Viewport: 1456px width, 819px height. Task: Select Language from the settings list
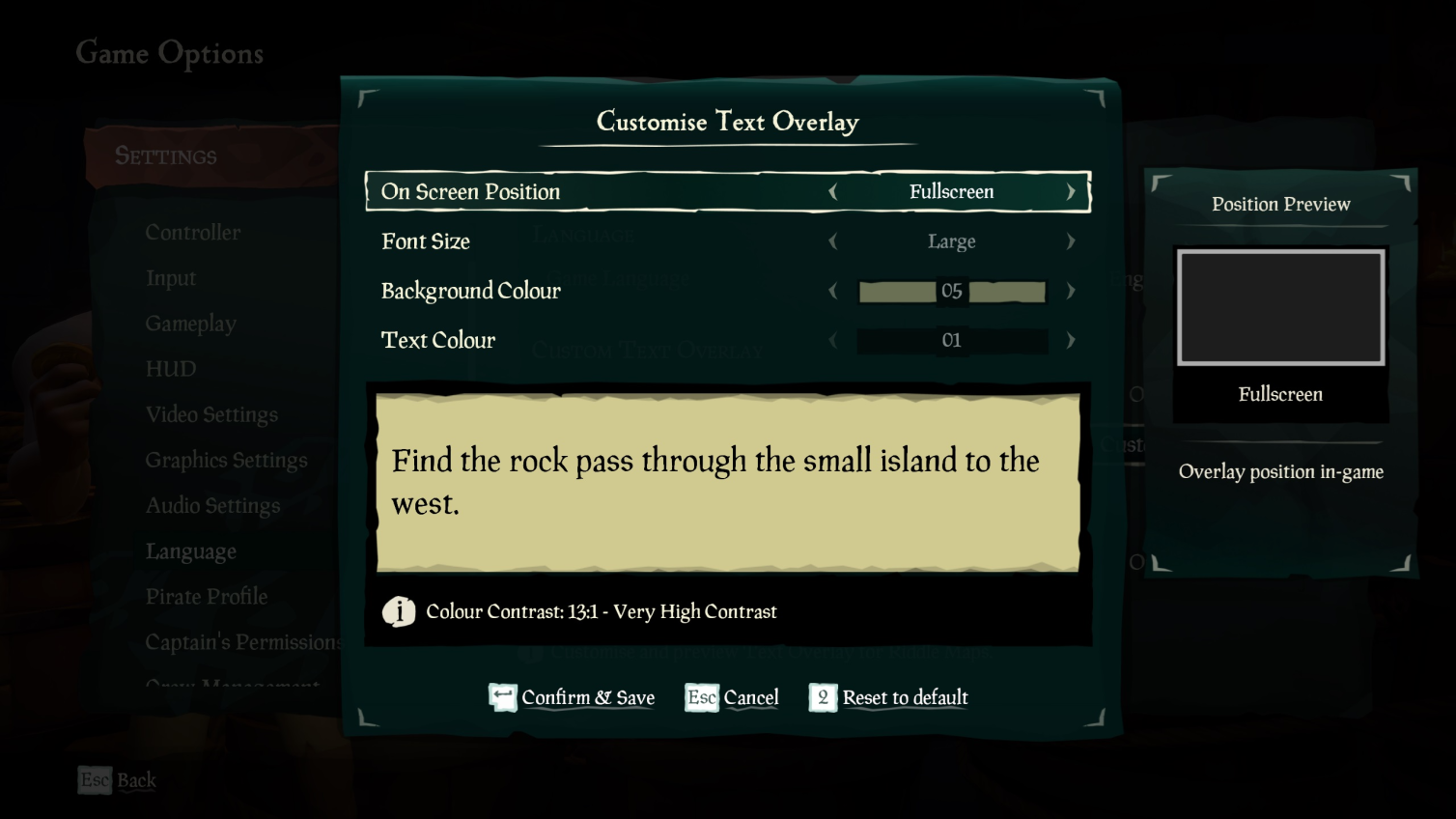(191, 551)
